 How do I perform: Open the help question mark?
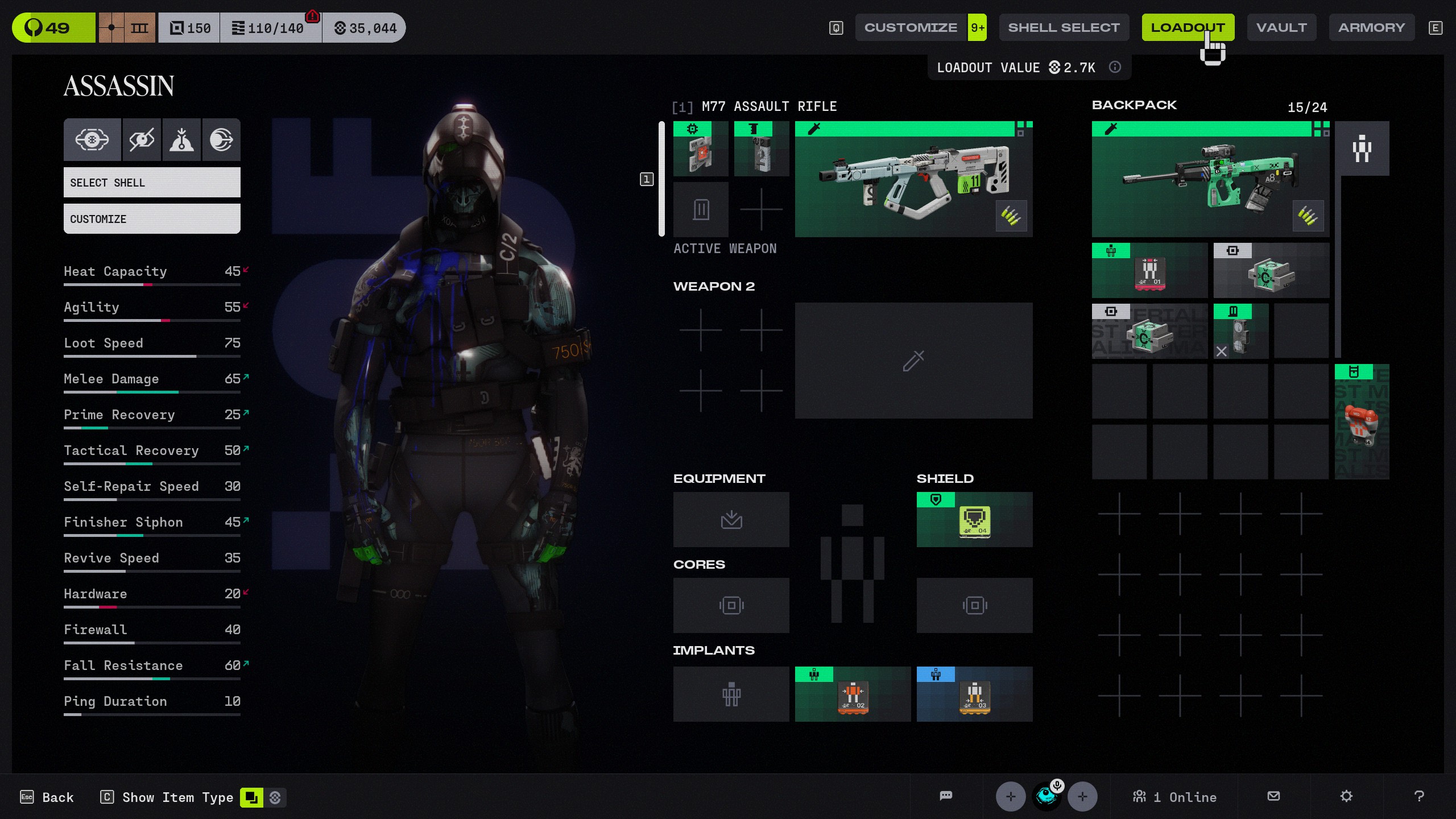[1419, 796]
